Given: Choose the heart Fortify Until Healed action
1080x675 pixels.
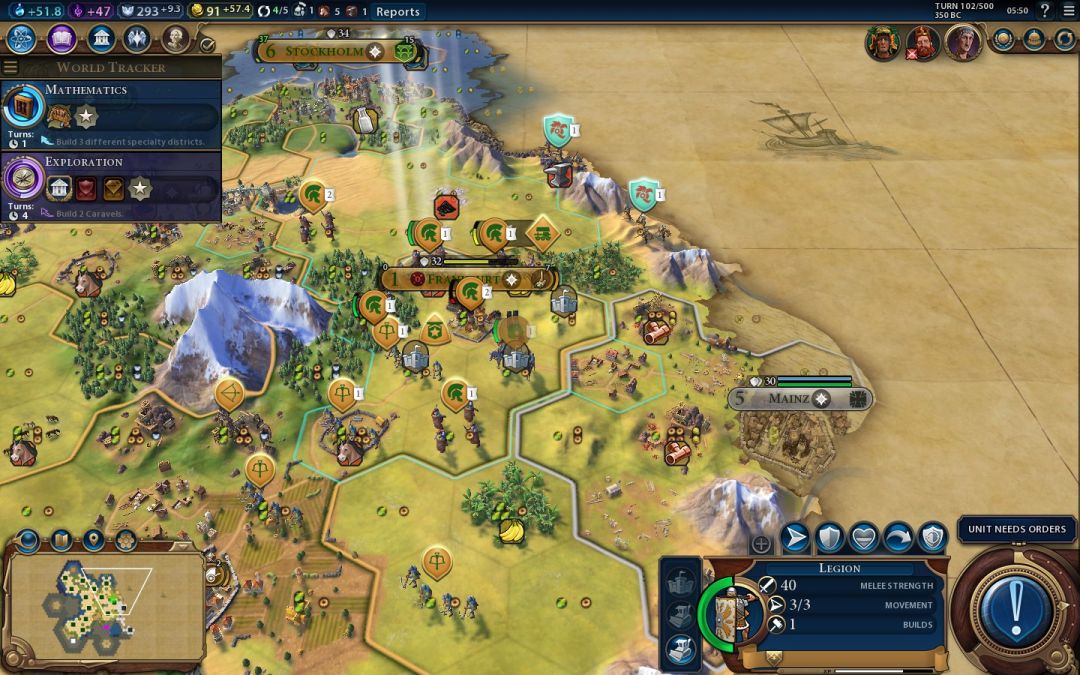Looking at the screenshot, I should pos(863,538).
